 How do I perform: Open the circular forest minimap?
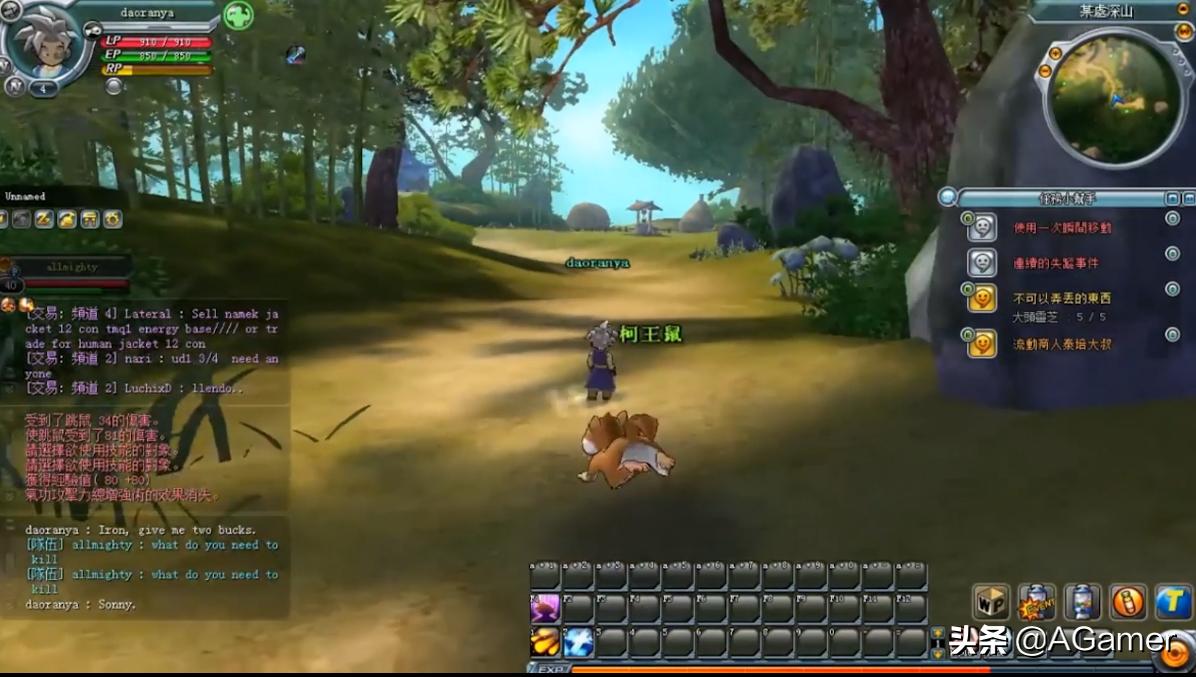[x=1115, y=98]
